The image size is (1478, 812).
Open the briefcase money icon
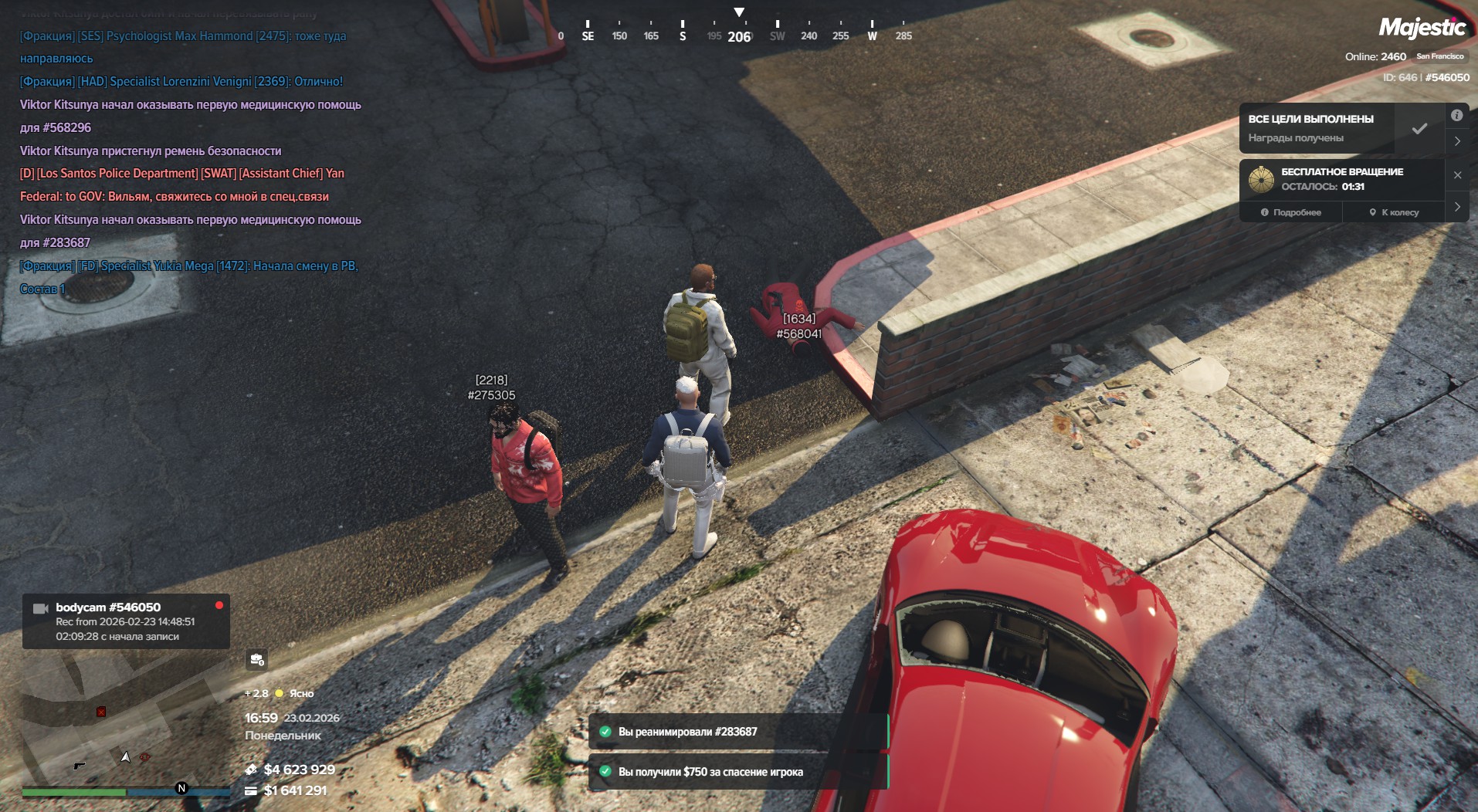pyautogui.click(x=256, y=659)
